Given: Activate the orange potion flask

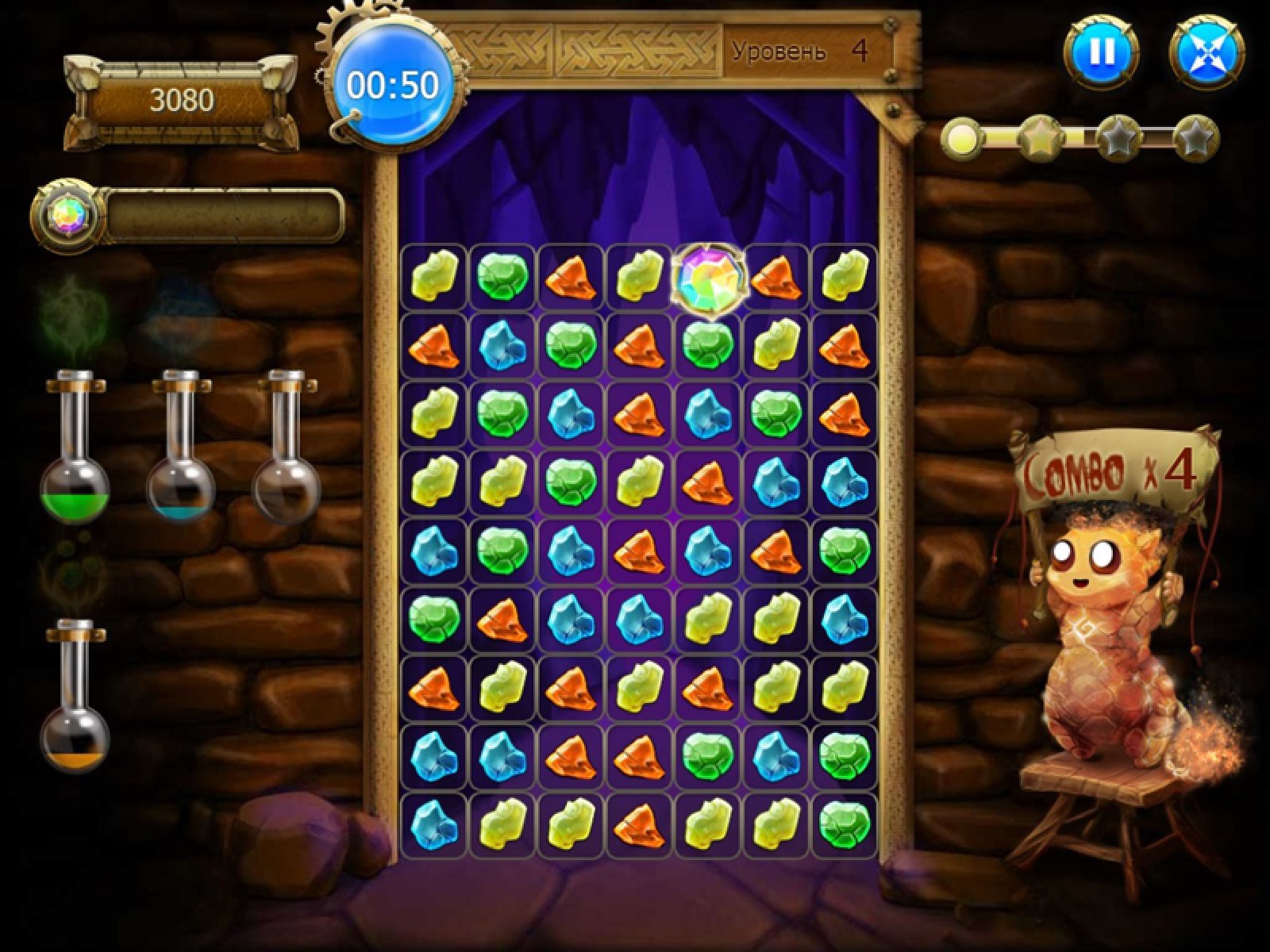Looking at the screenshot, I should click(75, 698).
